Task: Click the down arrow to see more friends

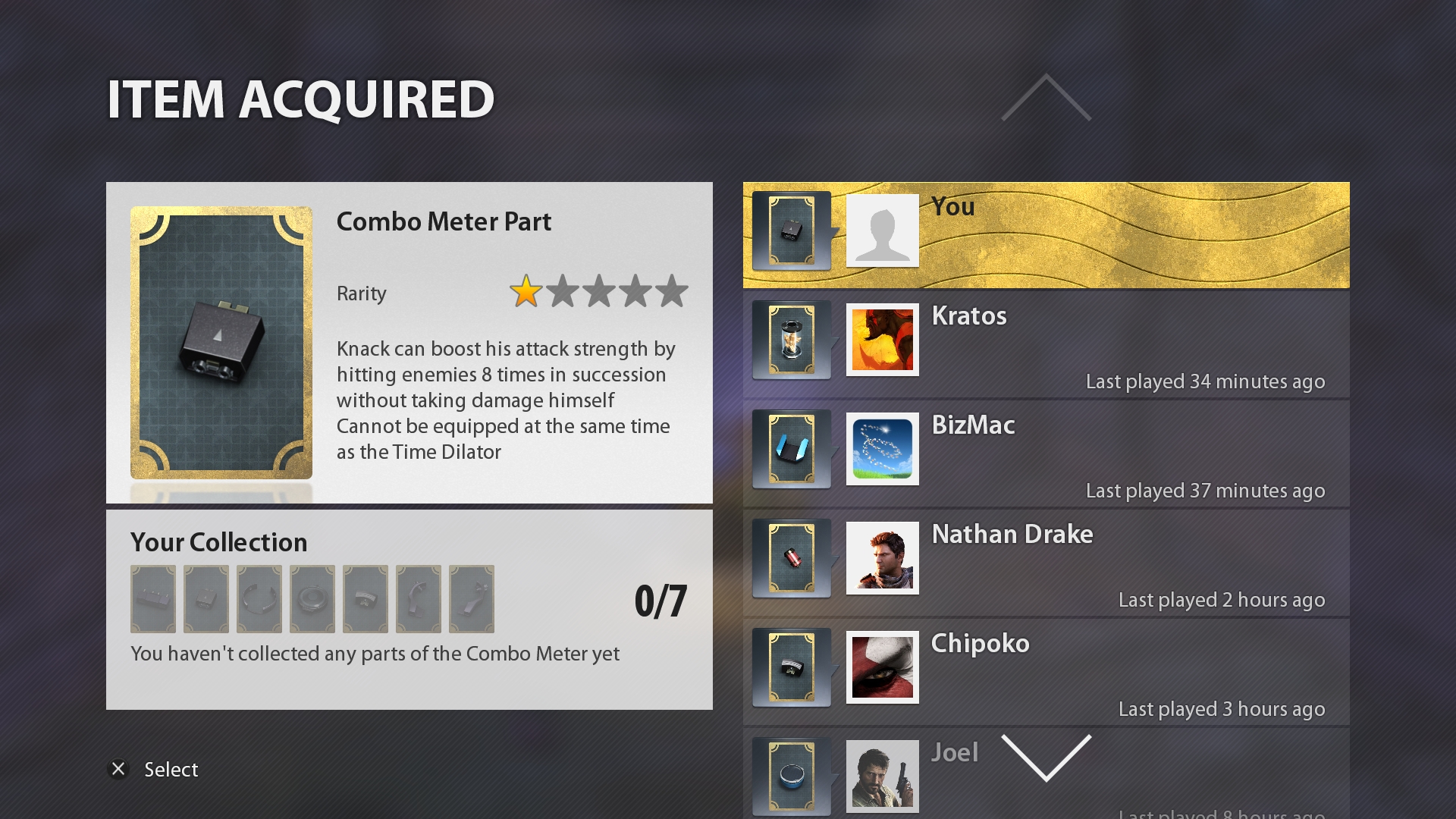Action: [1046, 757]
